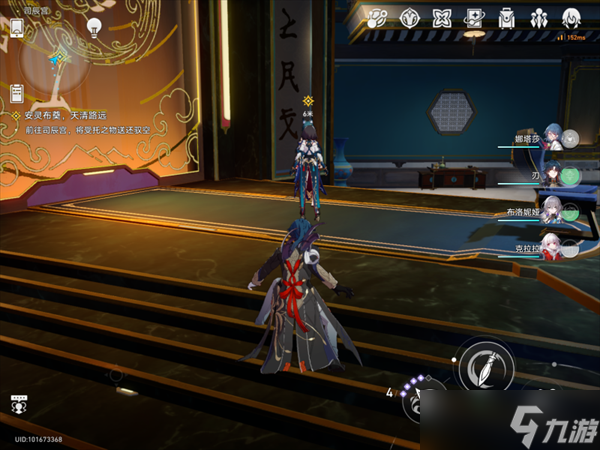Open the character head profile icon
This screenshot has height=450, width=600.
tap(572, 17)
